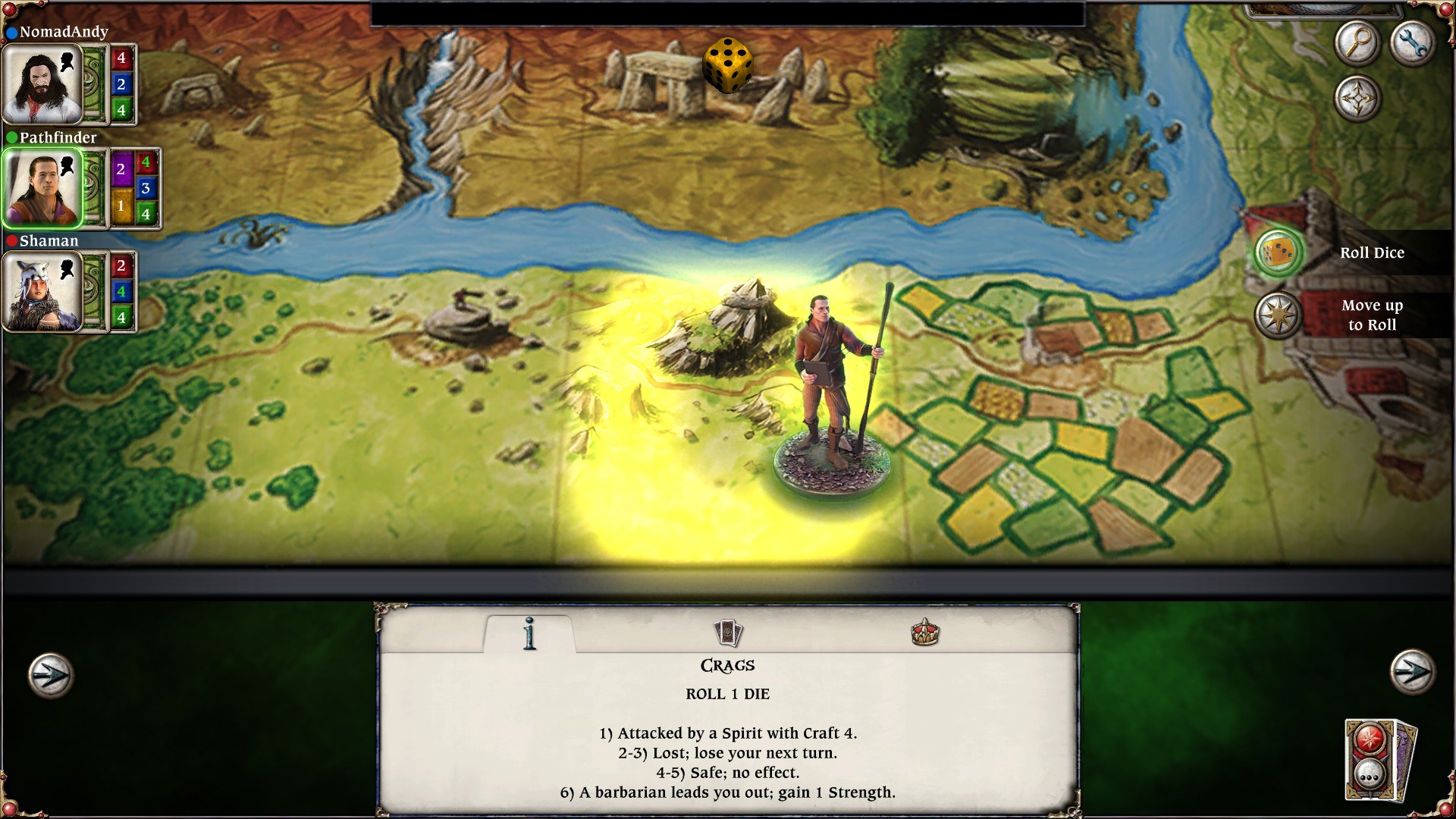Select the info tab above Crags
Image resolution: width=1456 pixels, height=819 pixels.
pos(529,633)
